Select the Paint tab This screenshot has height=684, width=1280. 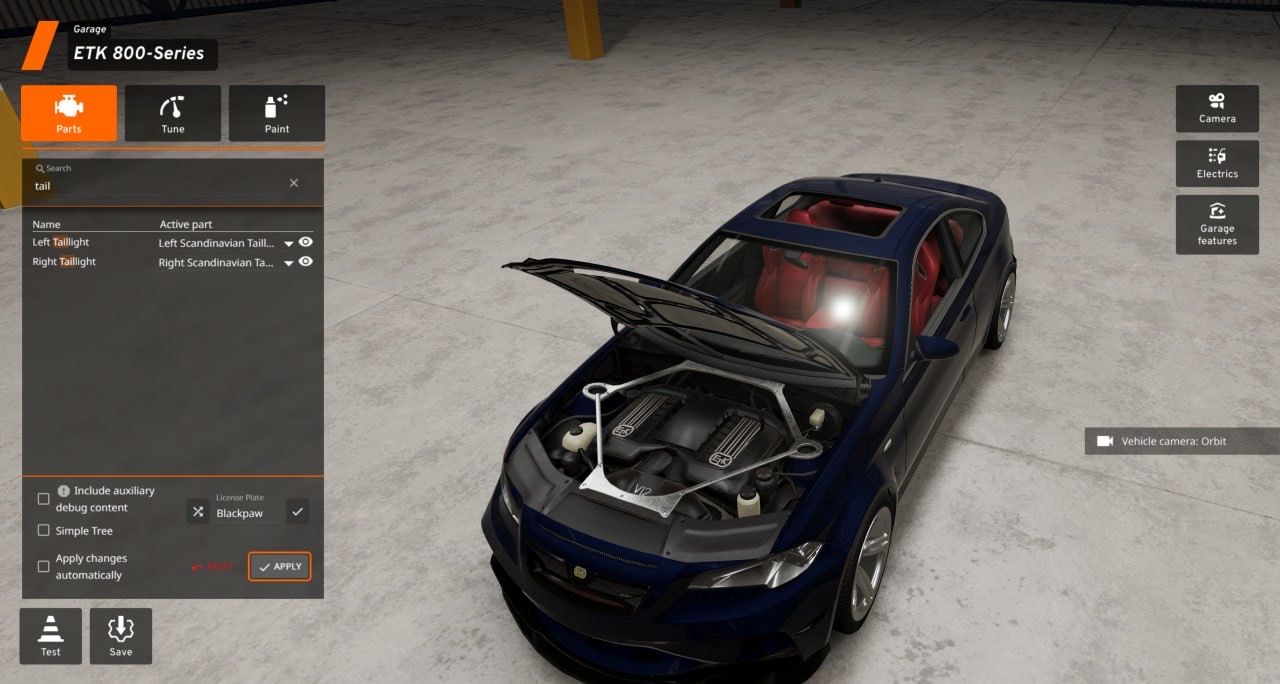(277, 113)
